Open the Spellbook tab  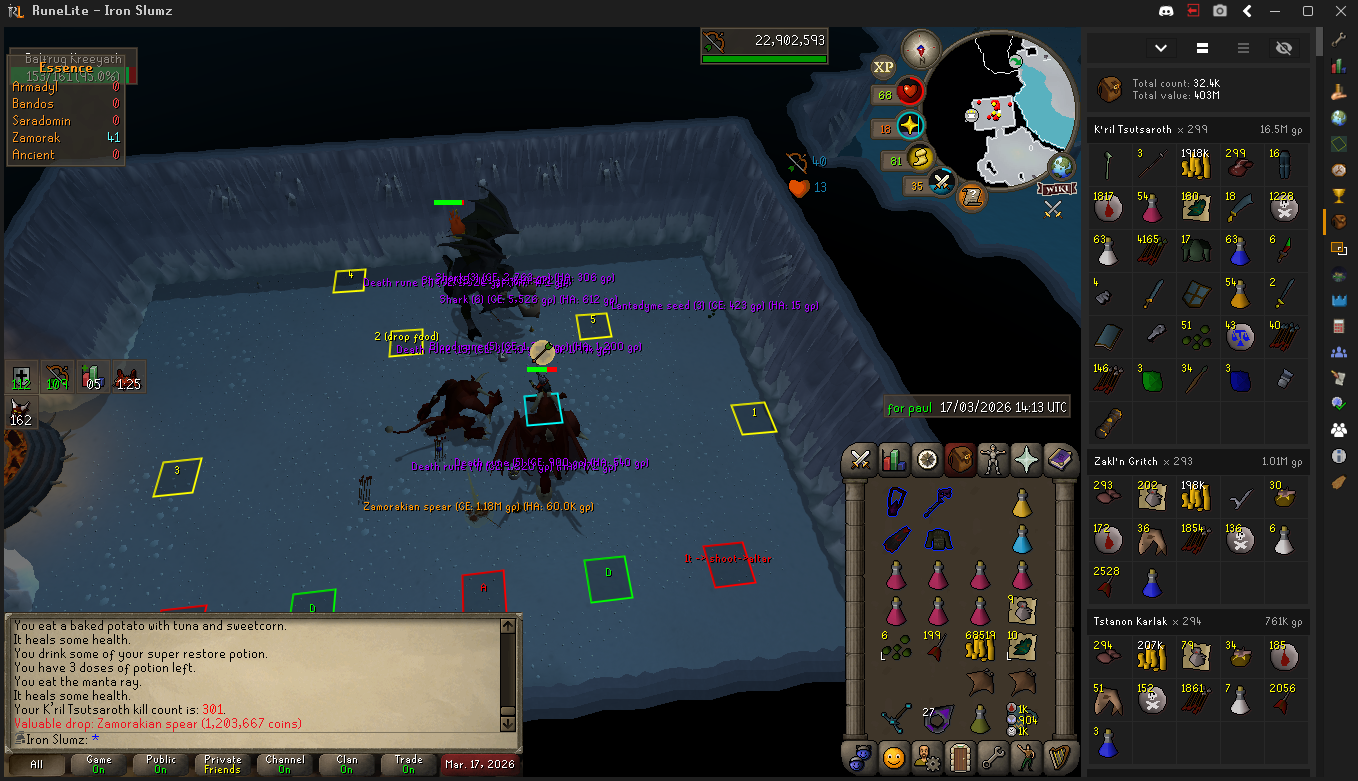coord(1059,460)
